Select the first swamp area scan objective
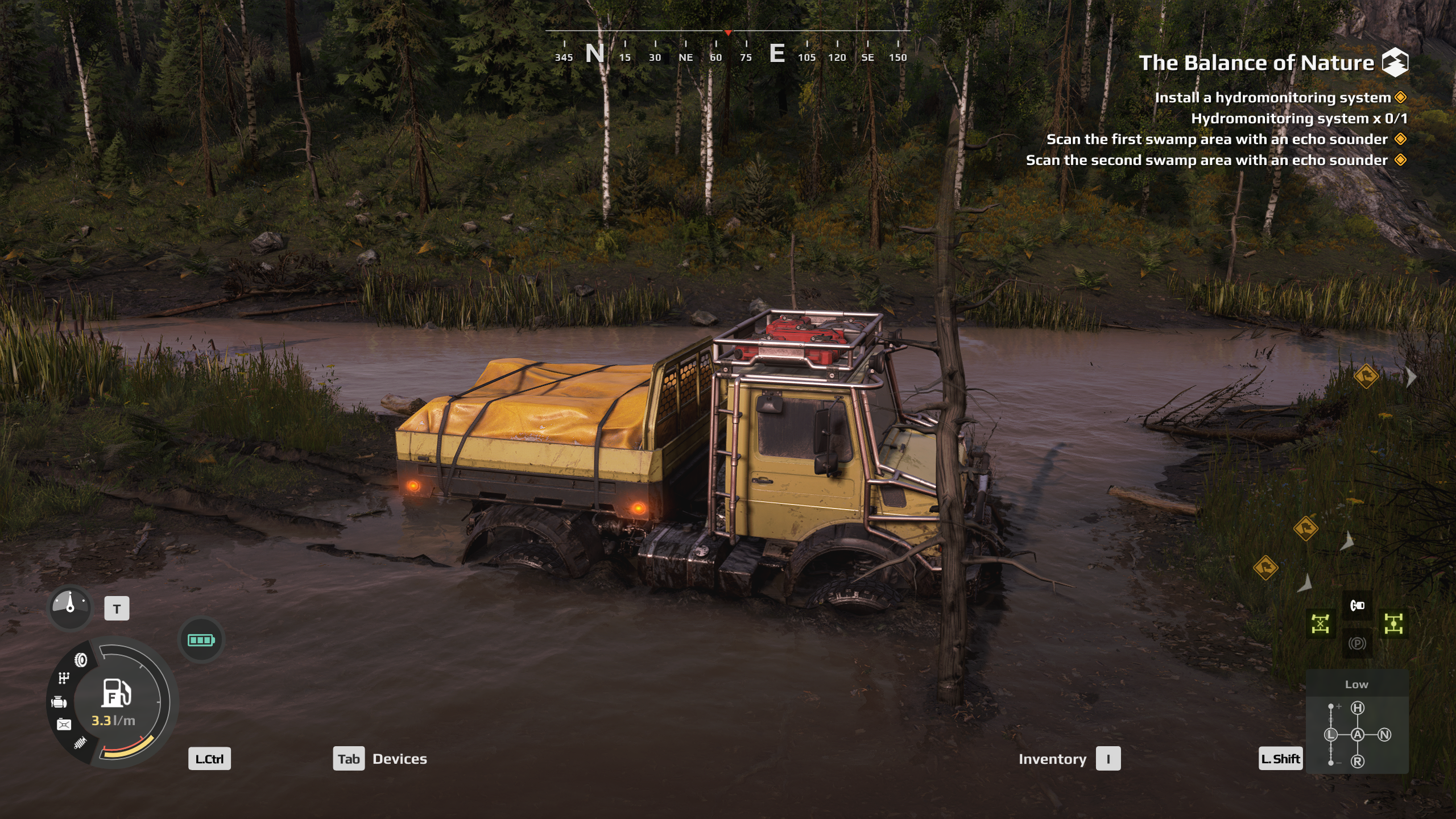The height and width of the screenshot is (819, 1456). [x=1217, y=139]
